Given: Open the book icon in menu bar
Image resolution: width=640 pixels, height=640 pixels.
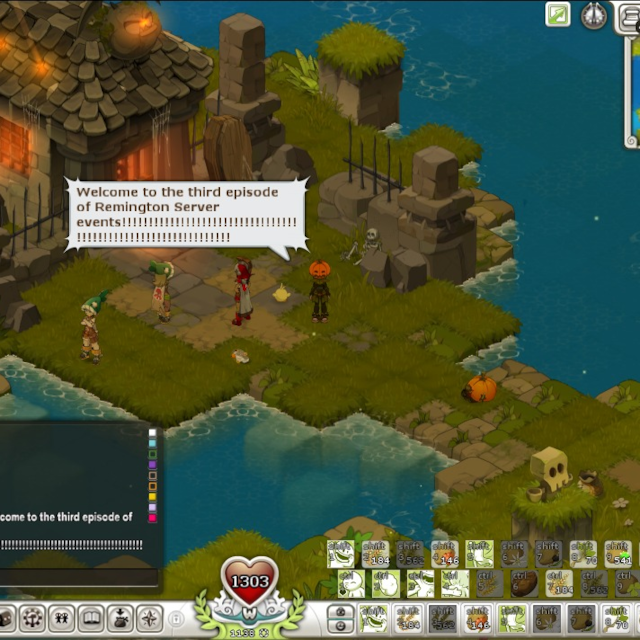Looking at the screenshot, I should click(x=91, y=618).
